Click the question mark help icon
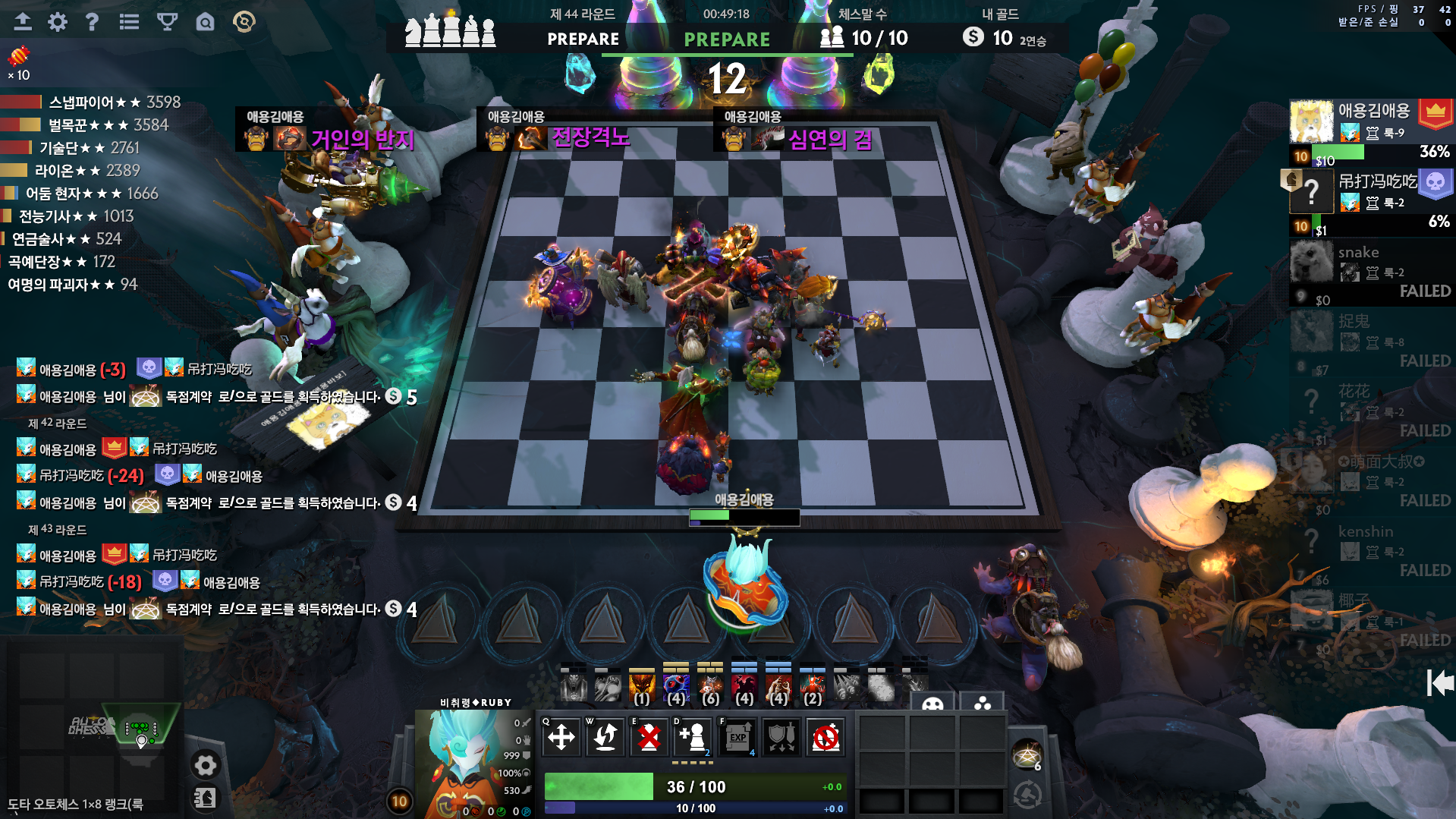The height and width of the screenshot is (819, 1456). point(92,22)
